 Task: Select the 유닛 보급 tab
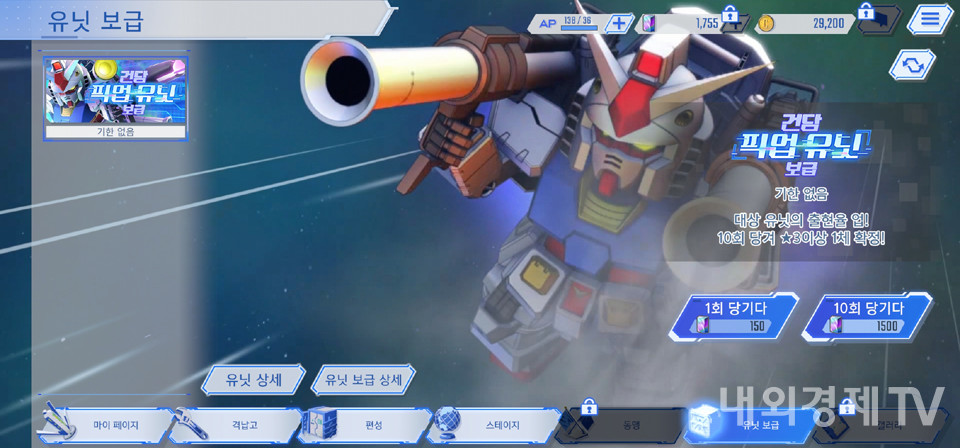pos(752,425)
